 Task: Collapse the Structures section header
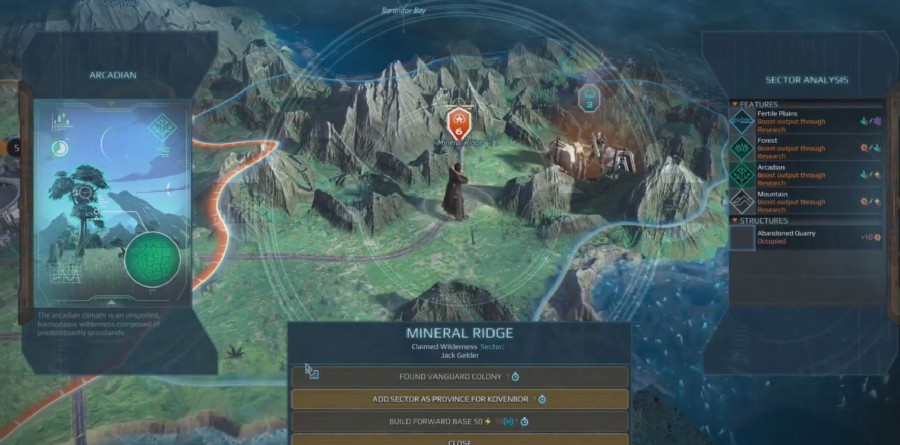pyautogui.click(x=764, y=220)
